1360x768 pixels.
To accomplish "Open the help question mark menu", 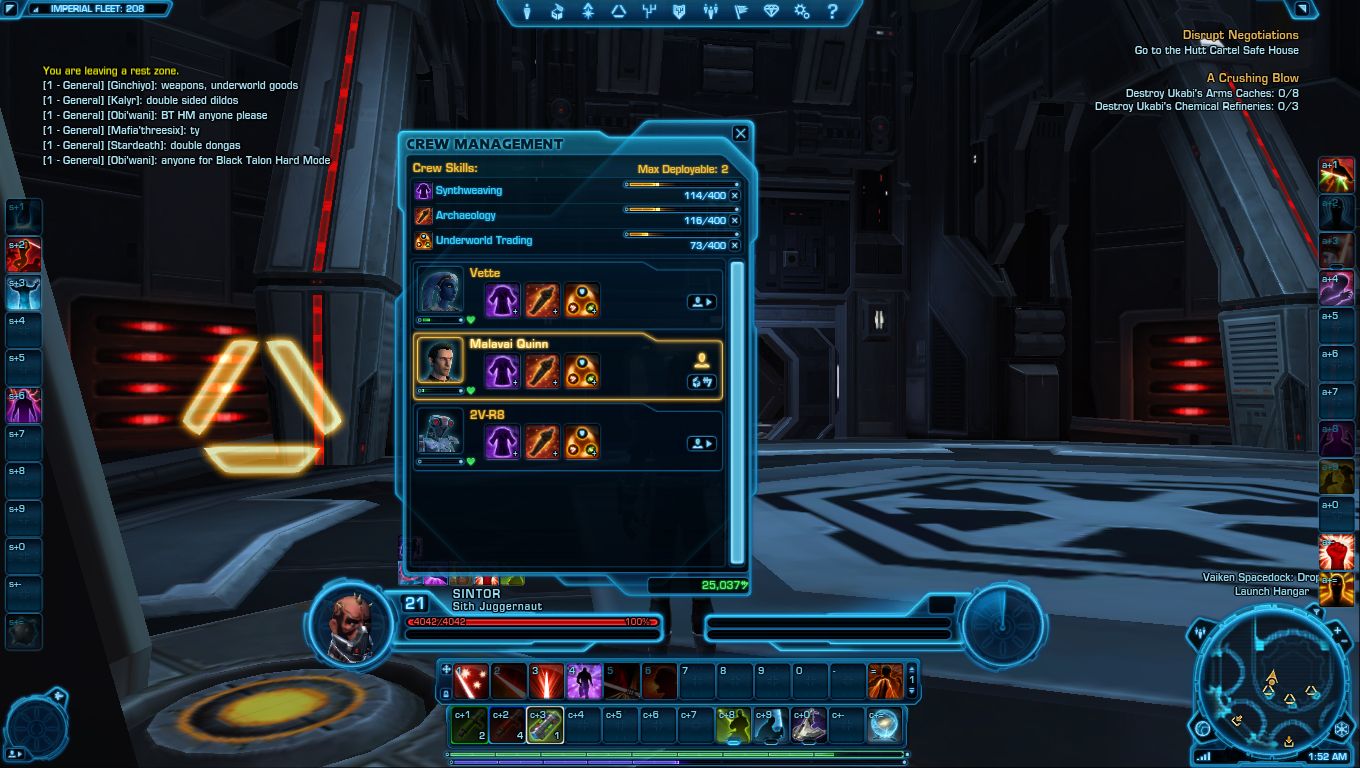I will click(832, 12).
